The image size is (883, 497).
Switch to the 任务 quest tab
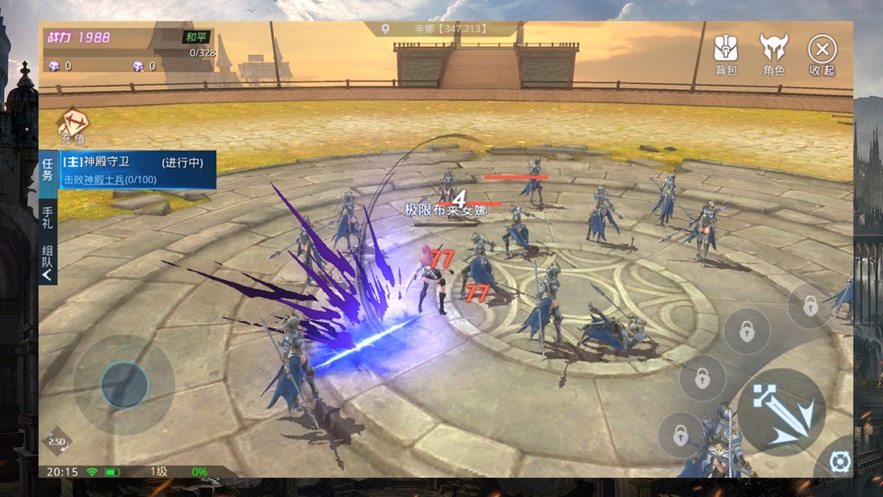tap(48, 171)
